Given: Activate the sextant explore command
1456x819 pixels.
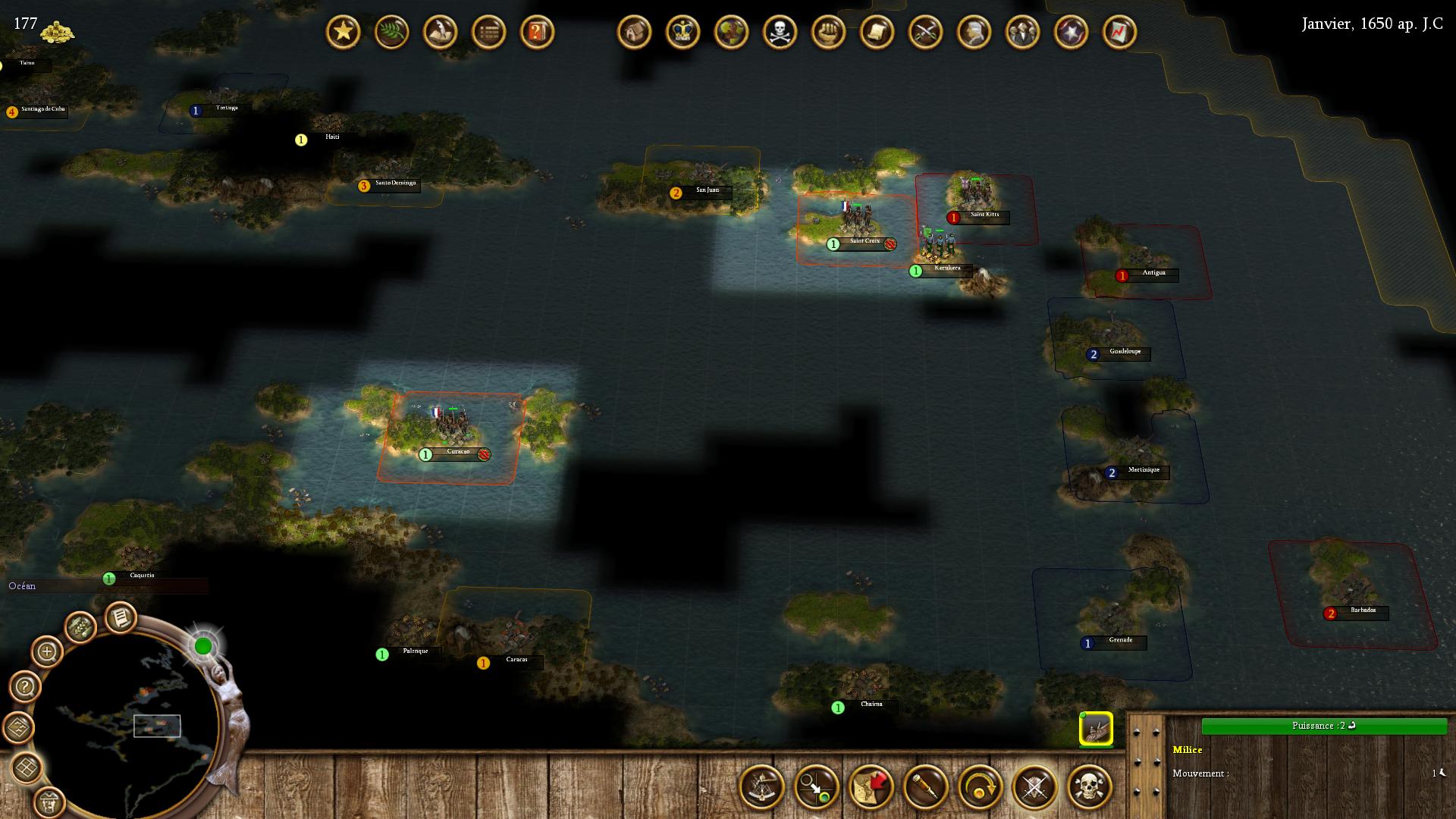Looking at the screenshot, I should pyautogui.click(x=762, y=787).
